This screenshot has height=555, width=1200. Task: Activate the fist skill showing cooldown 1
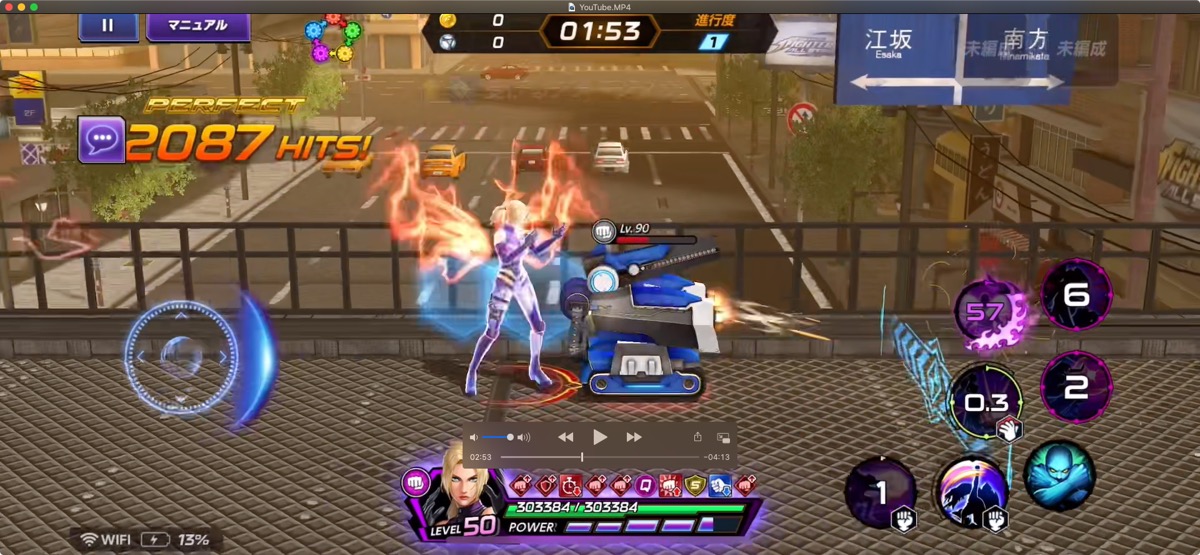[x=881, y=493]
